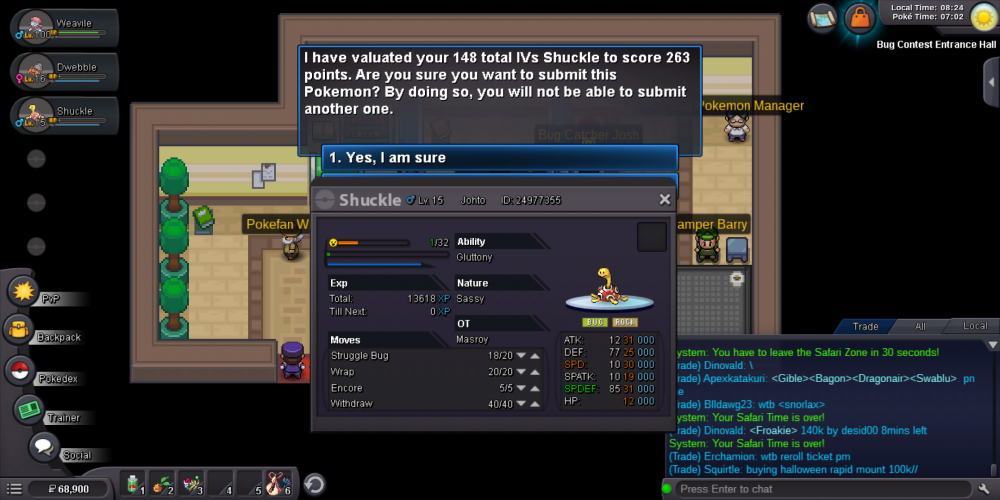This screenshot has width=1000, height=500.
Task: Open the Backpack
Action: coord(18,330)
